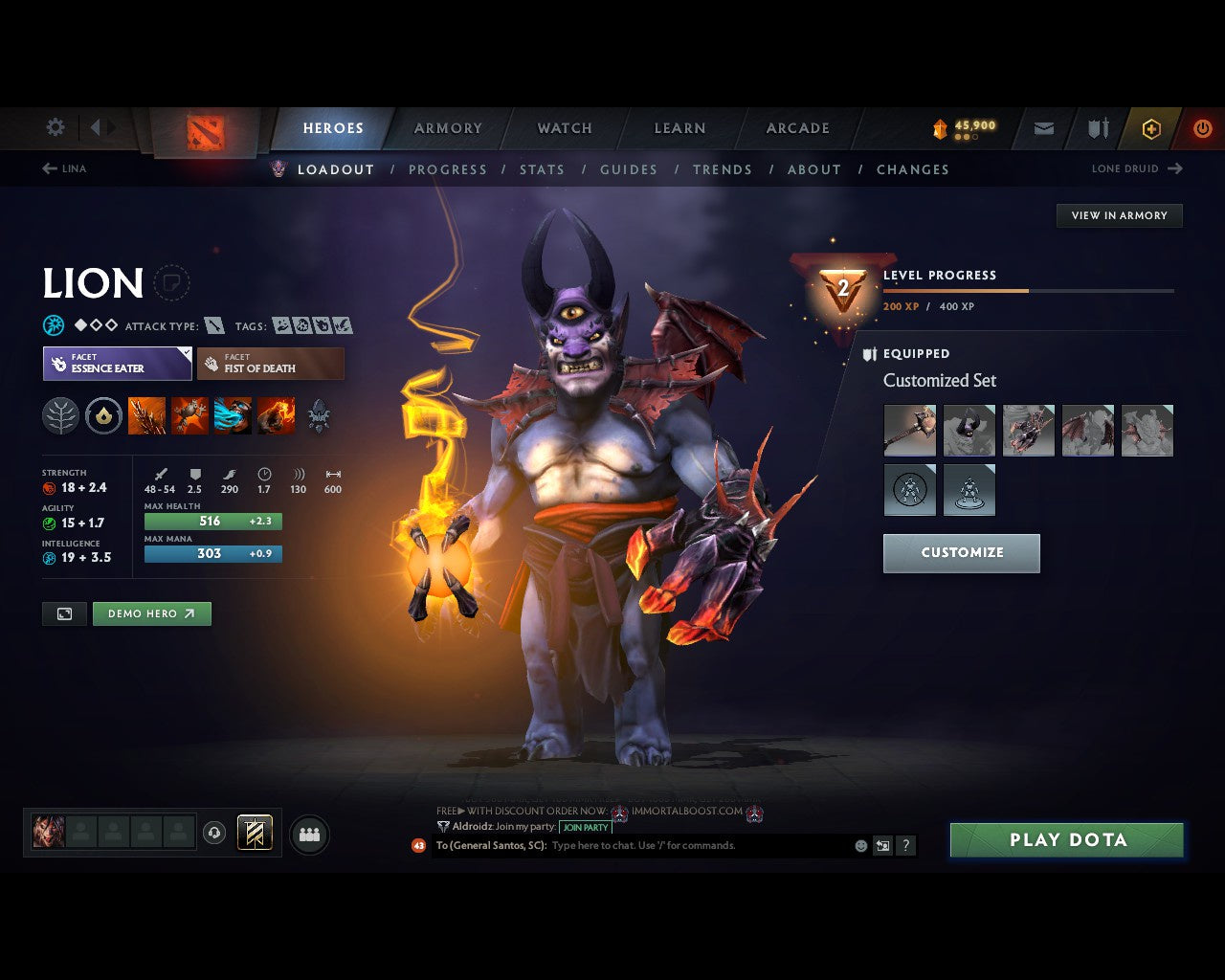Image resolution: width=1225 pixels, height=980 pixels.
Task: Click the voice chat headset icon
Action: tap(212, 834)
